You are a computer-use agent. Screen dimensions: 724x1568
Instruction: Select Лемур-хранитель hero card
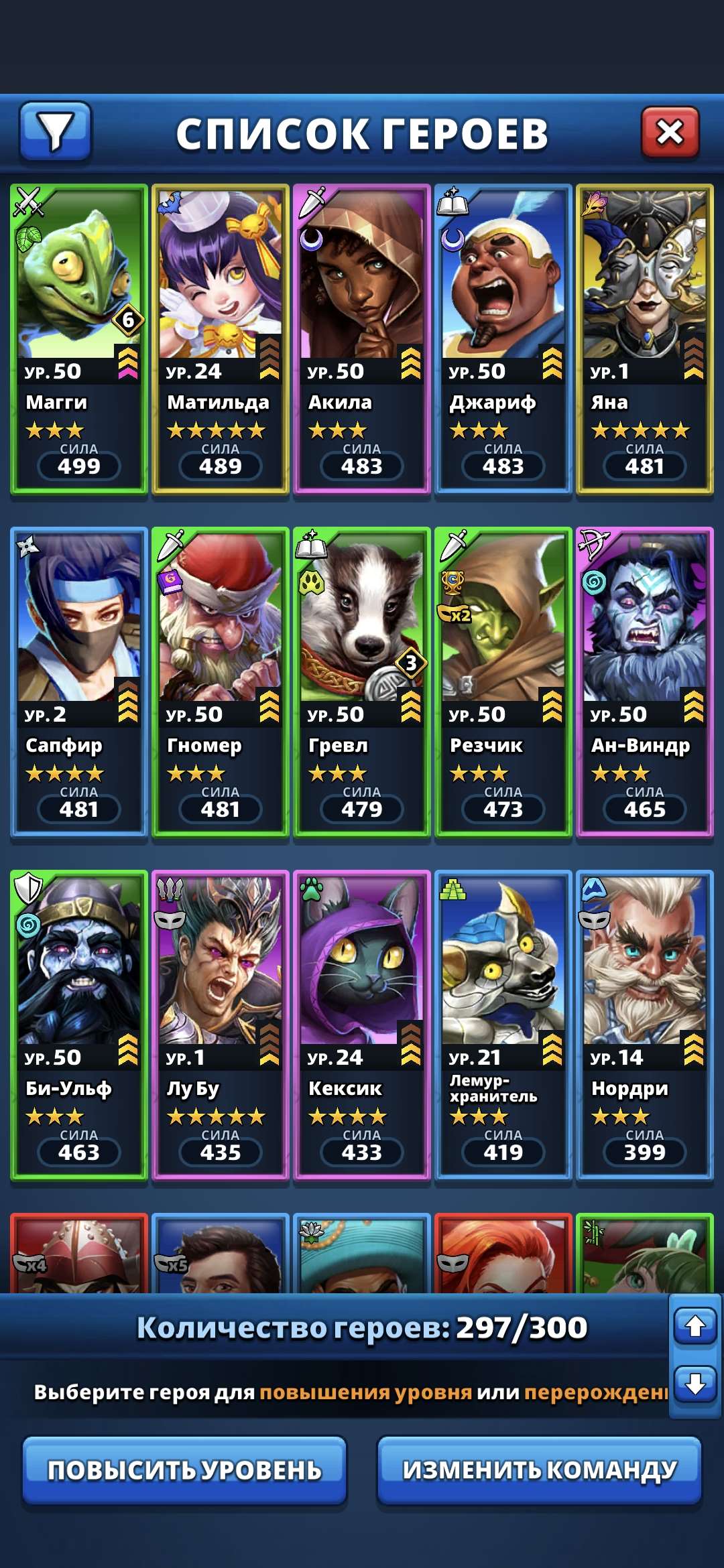point(503,1025)
